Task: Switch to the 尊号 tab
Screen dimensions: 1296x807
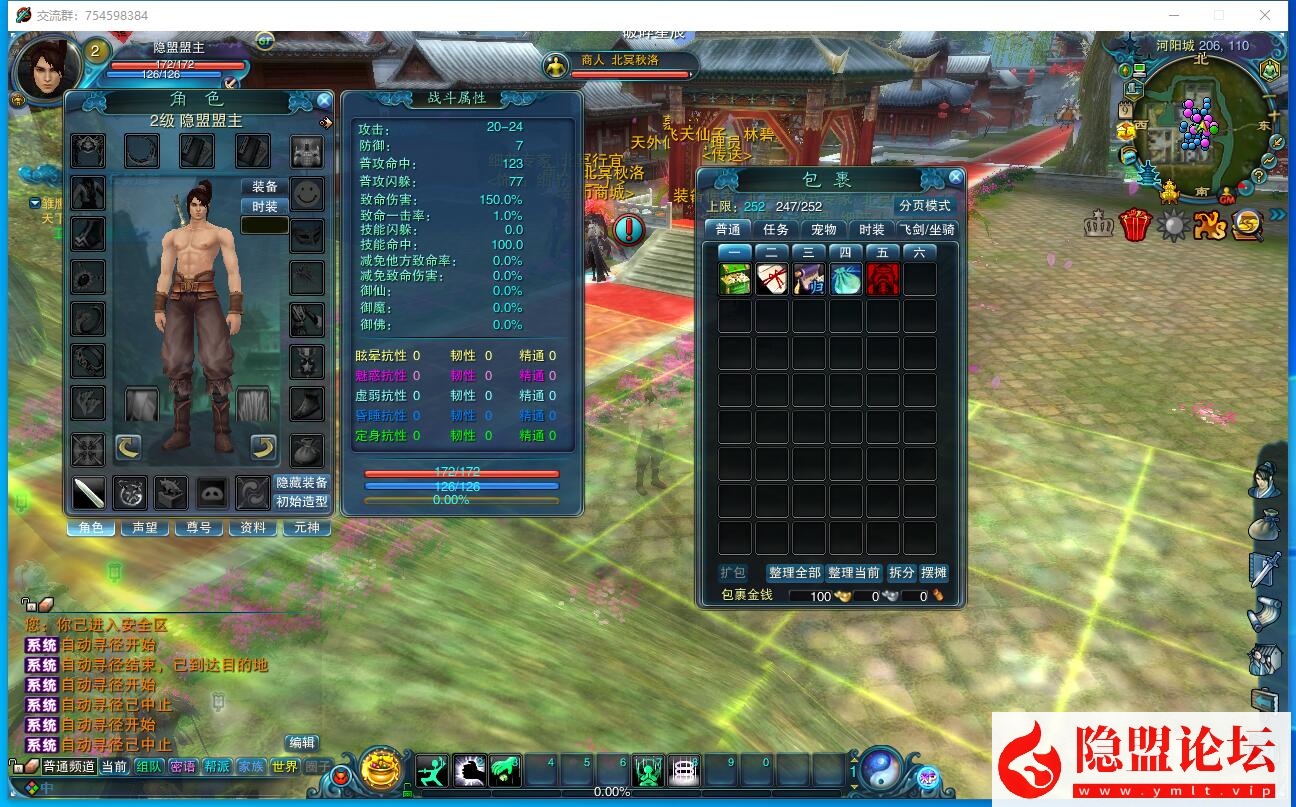Action: 199,527
